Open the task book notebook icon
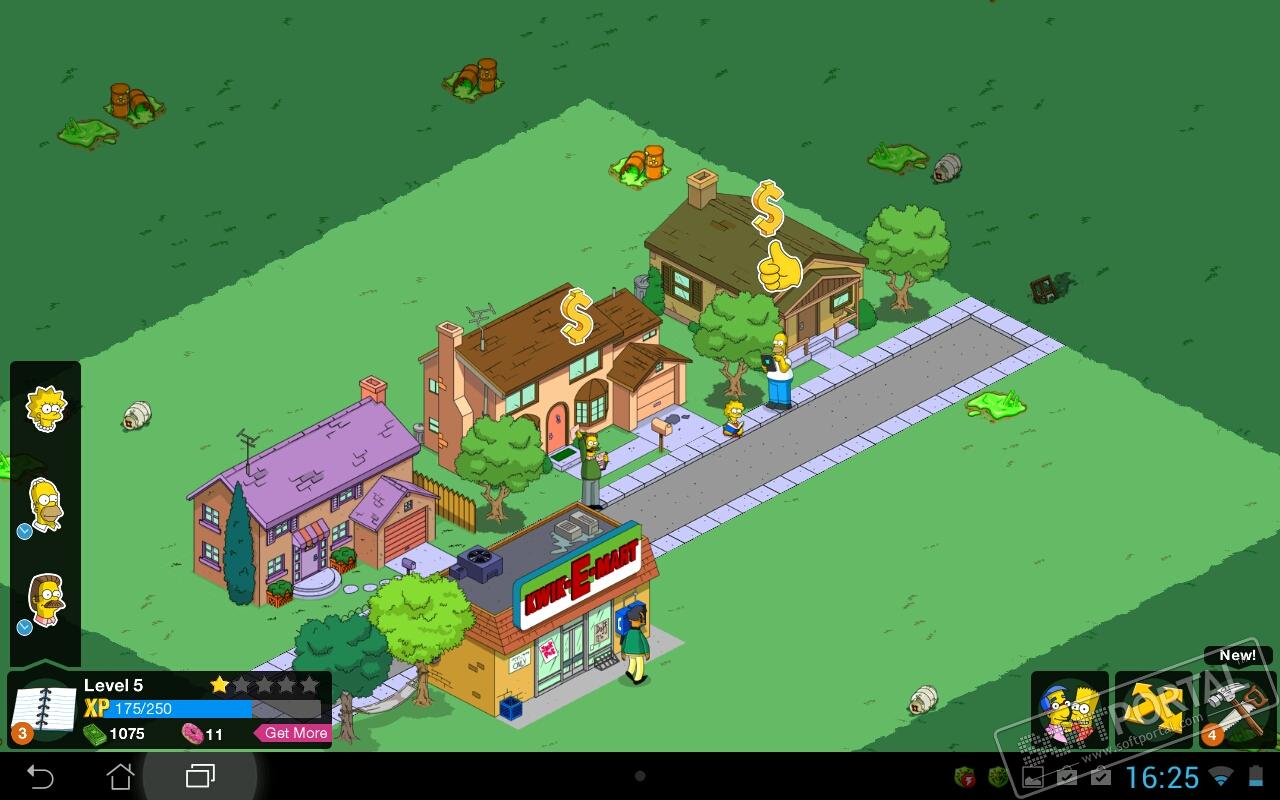Screen dimensions: 1280x800 point(42,710)
